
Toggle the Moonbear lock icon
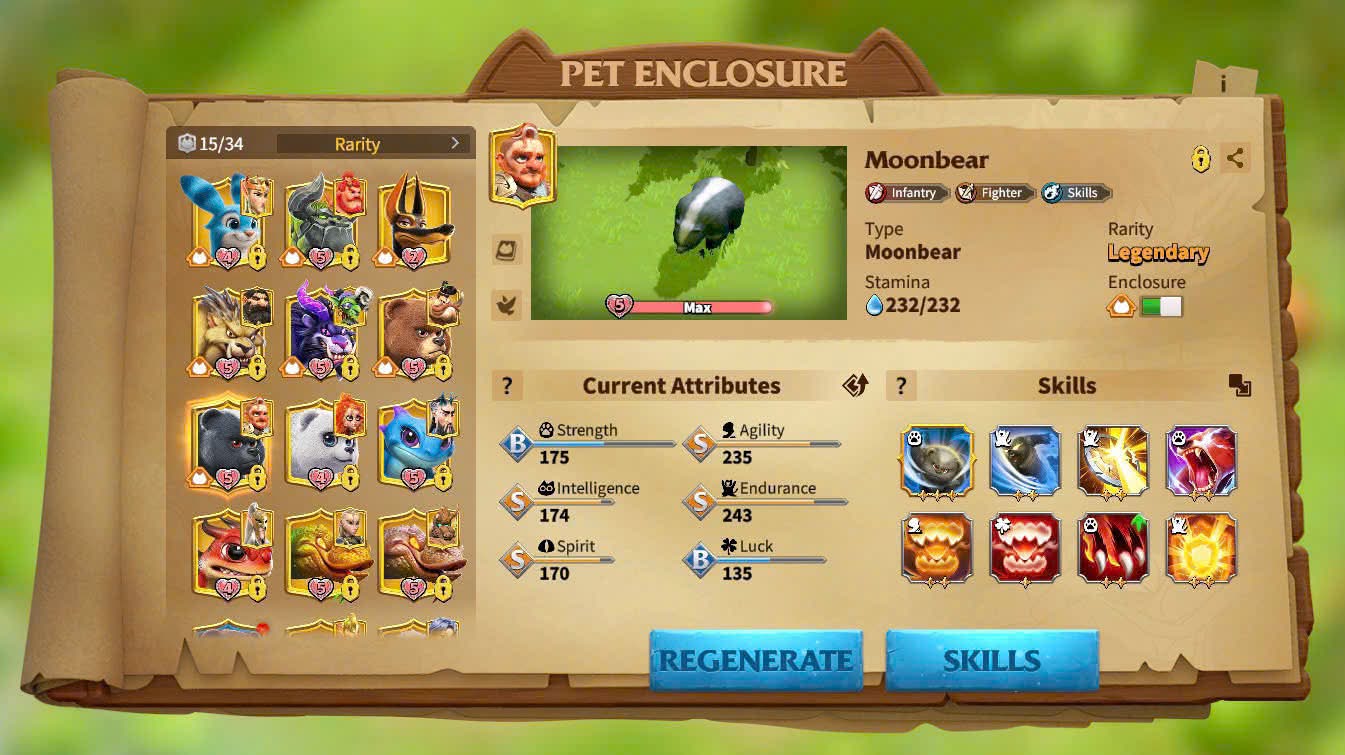point(1201,159)
